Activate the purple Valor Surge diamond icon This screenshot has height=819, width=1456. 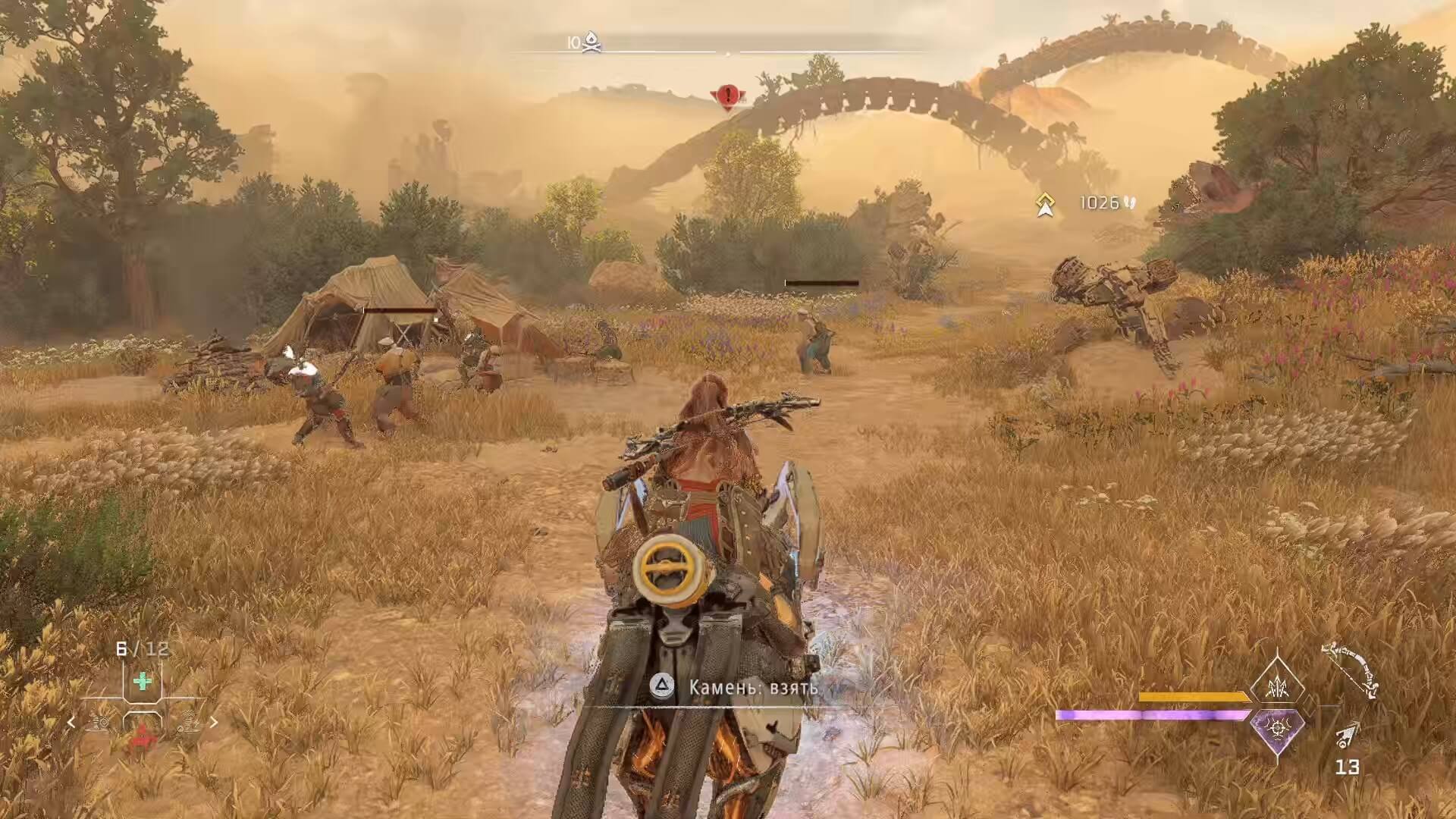[x=1276, y=730]
